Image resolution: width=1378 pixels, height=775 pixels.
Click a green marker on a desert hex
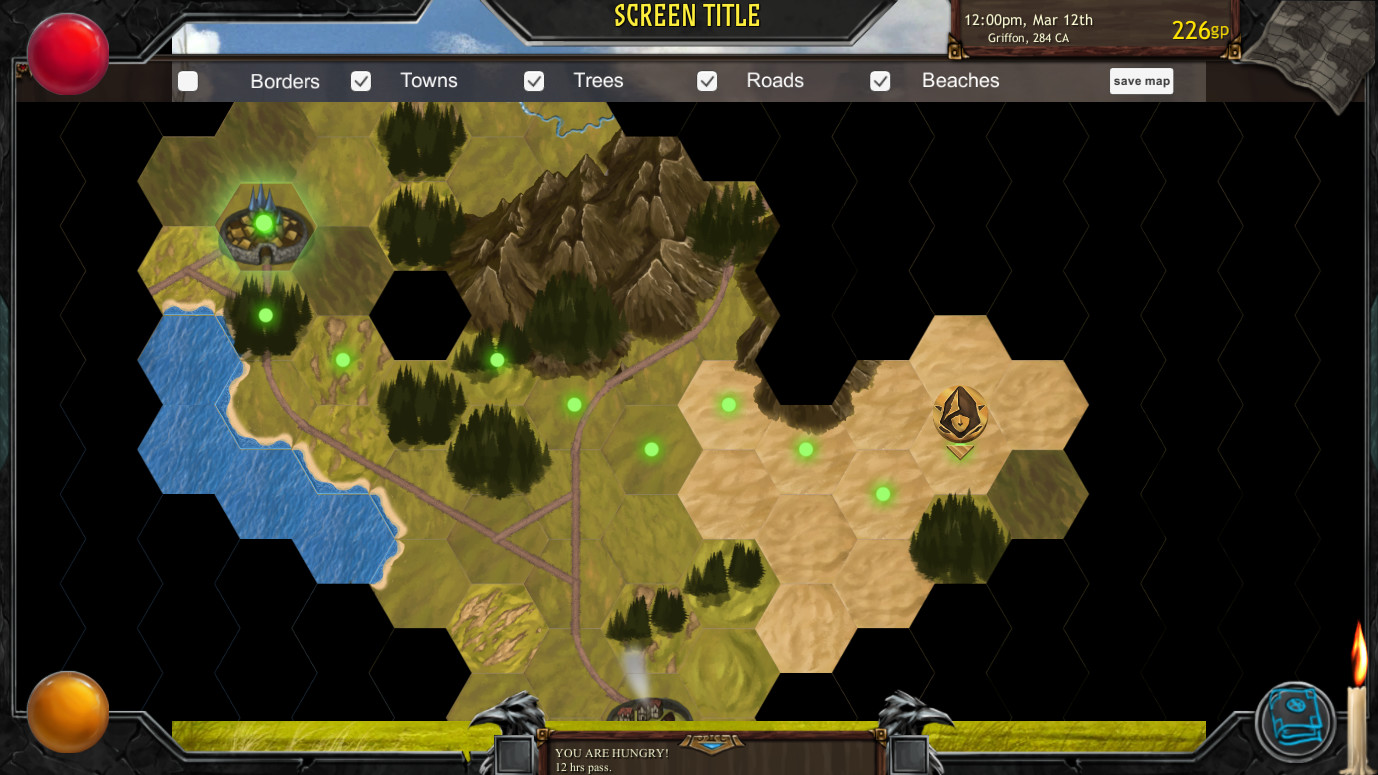pos(804,449)
